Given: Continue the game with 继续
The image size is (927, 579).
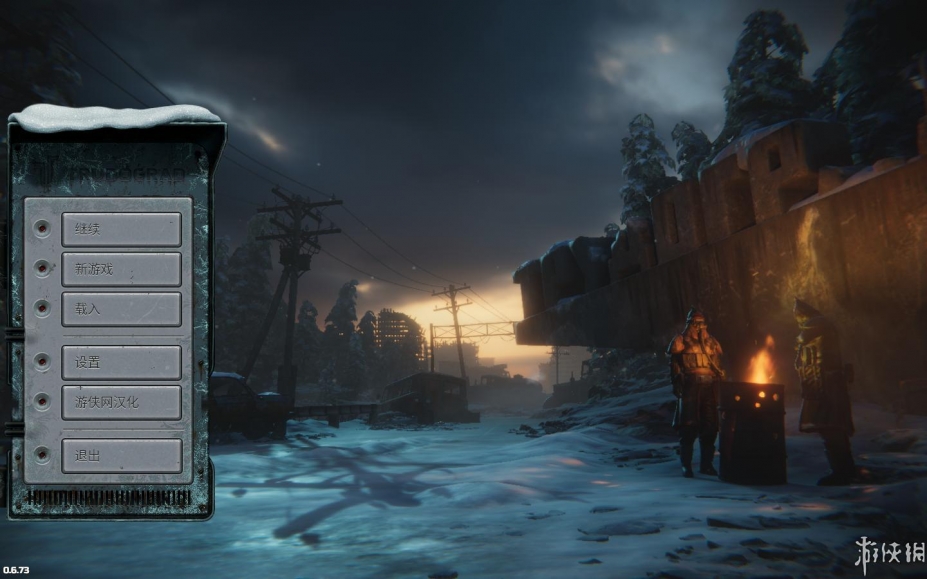Looking at the screenshot, I should pos(121,229).
